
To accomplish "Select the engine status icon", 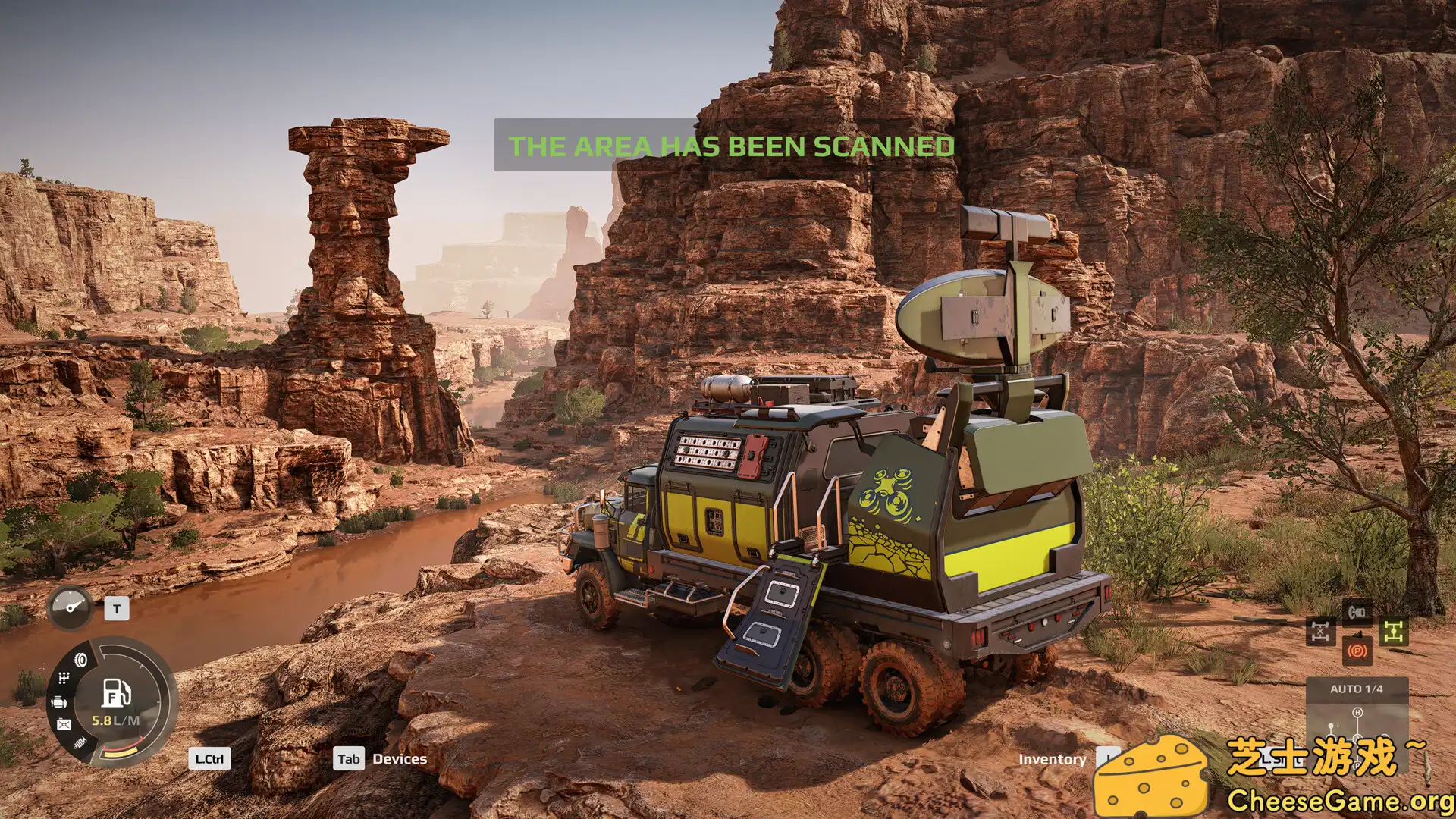I will click(59, 702).
